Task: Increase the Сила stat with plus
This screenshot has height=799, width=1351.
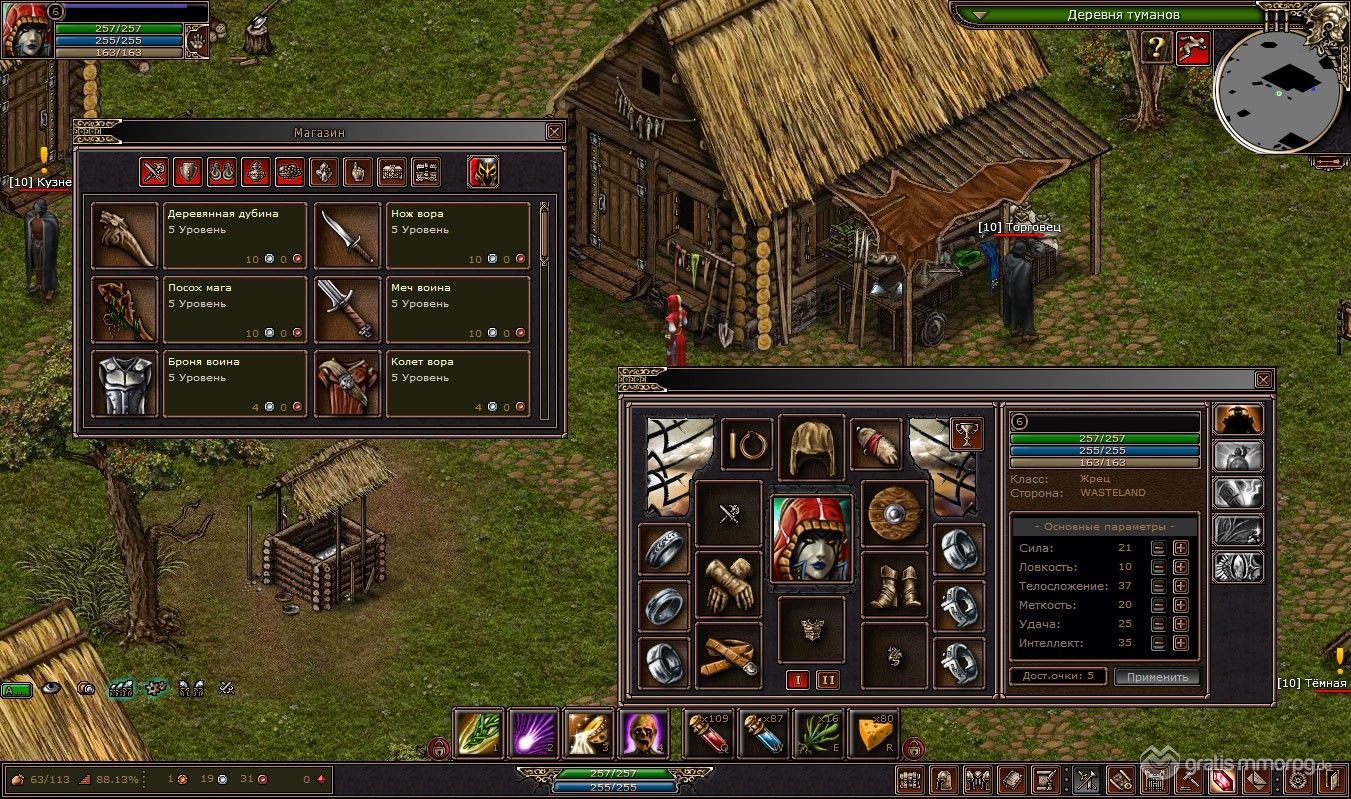Action: tap(1180, 548)
